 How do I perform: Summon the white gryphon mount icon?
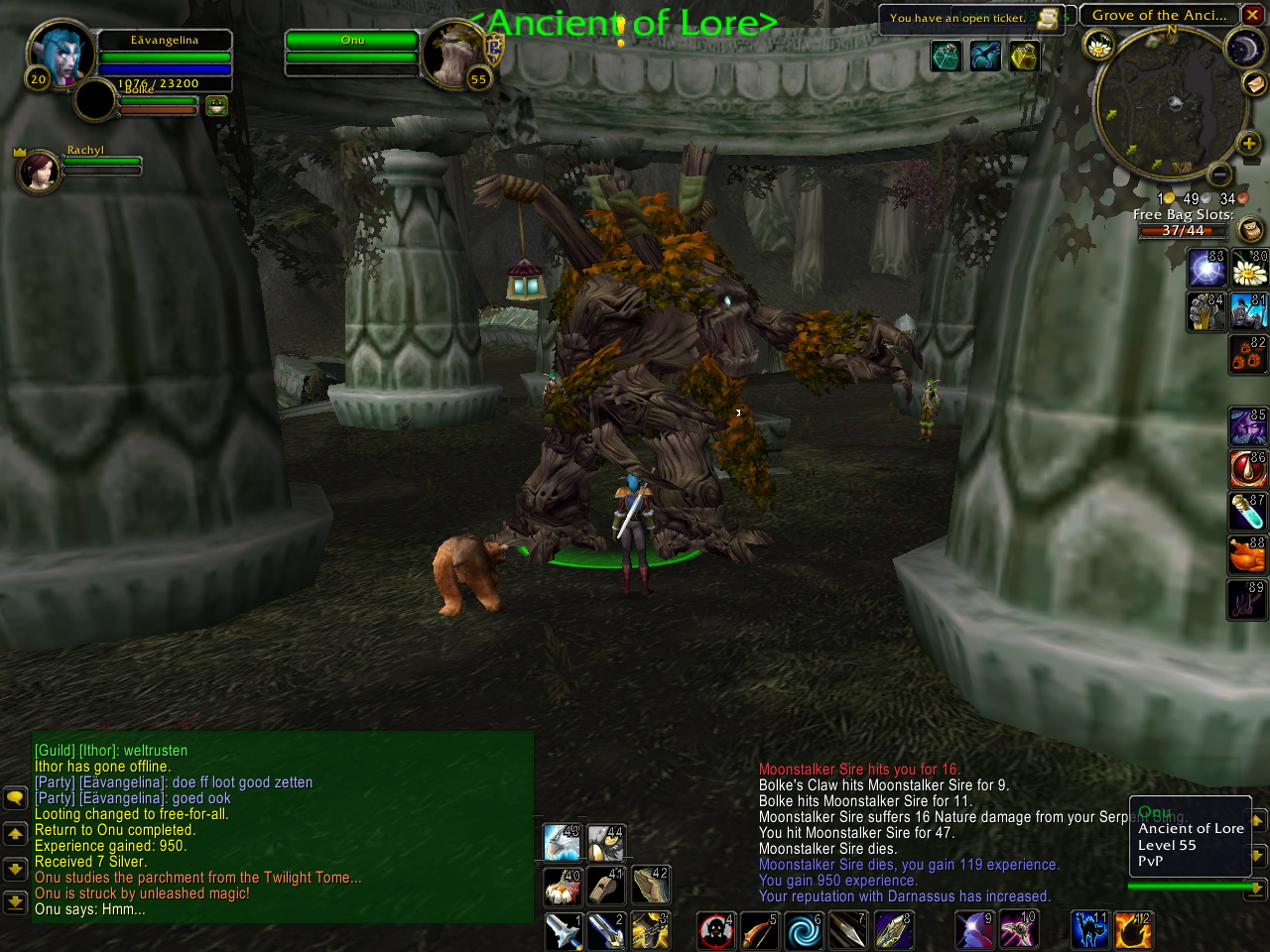click(x=562, y=842)
